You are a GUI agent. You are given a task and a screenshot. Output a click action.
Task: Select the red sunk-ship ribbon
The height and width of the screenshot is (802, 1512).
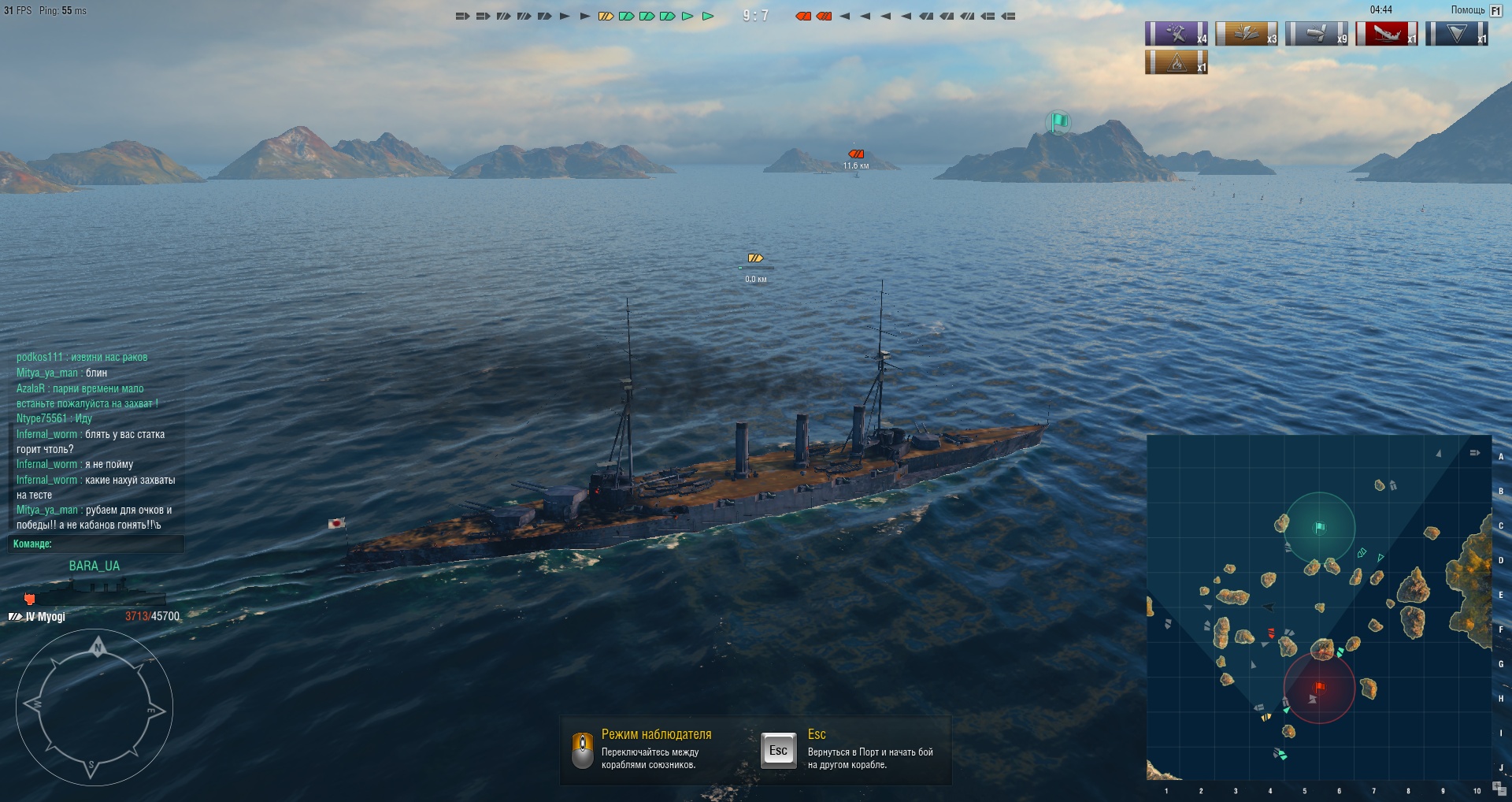tap(1387, 34)
